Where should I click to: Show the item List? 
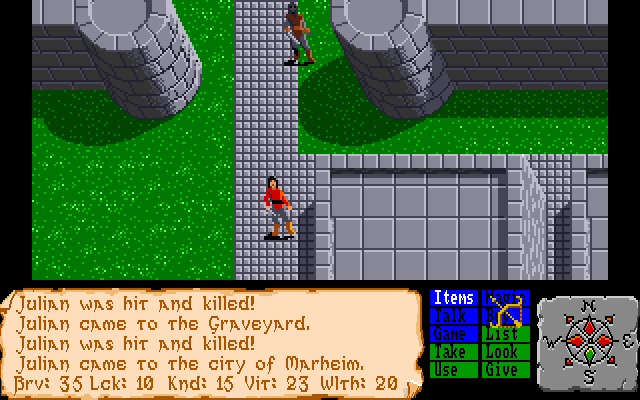point(506,334)
